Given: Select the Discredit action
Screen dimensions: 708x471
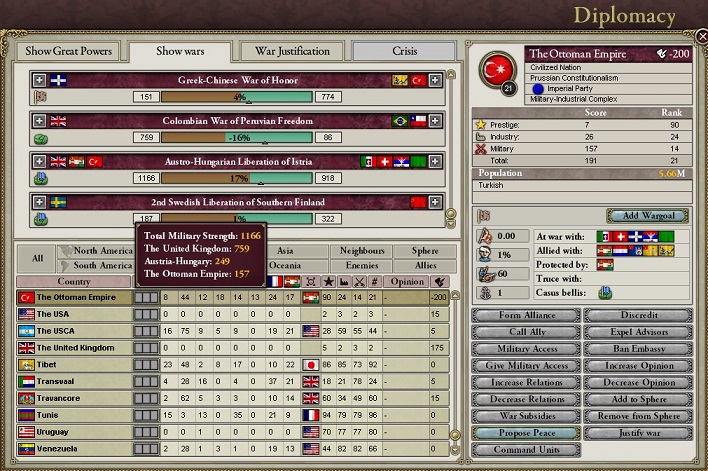Looking at the screenshot, I should coord(637,315).
